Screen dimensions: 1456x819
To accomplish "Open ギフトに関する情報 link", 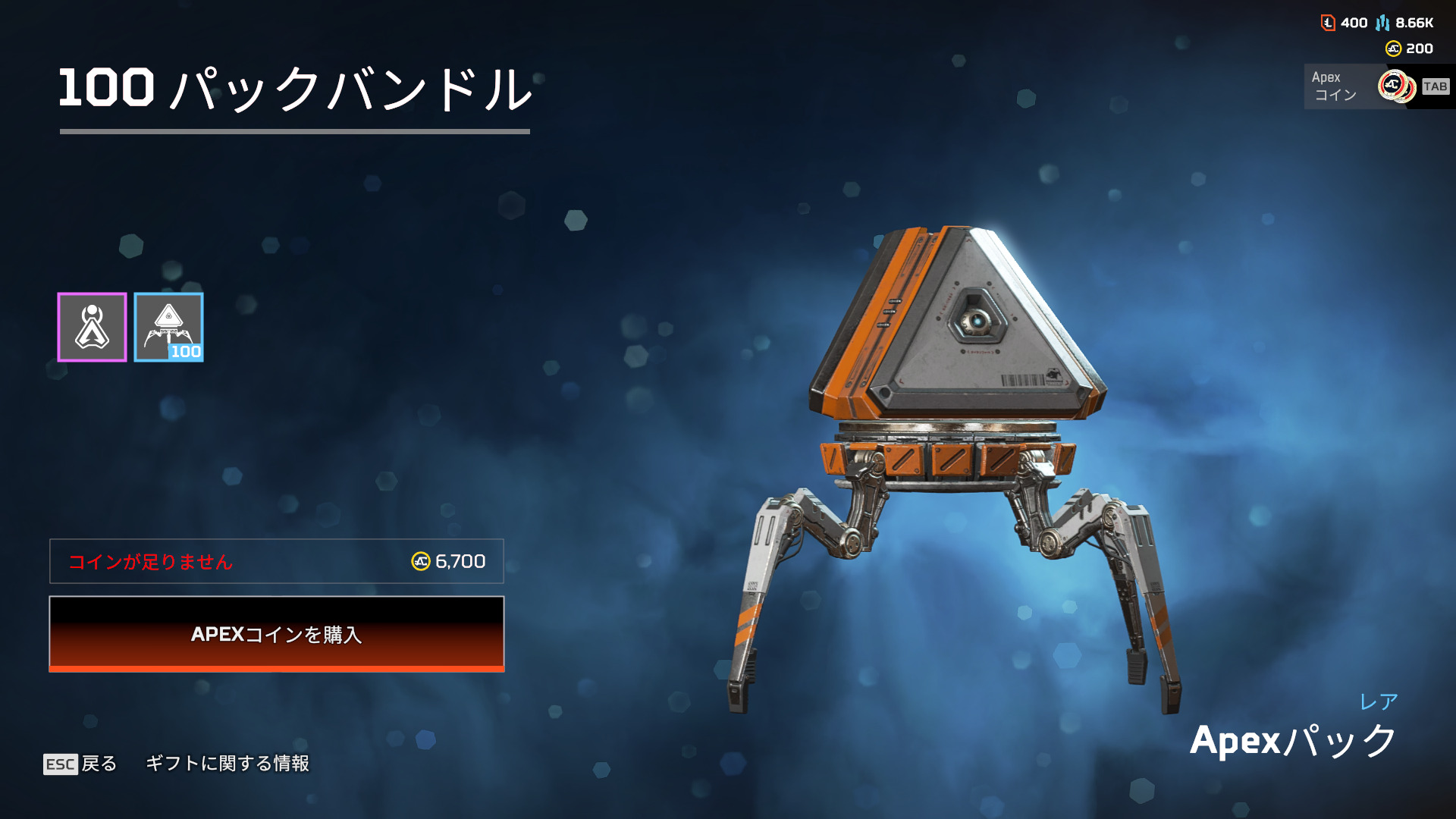I will coord(227,764).
